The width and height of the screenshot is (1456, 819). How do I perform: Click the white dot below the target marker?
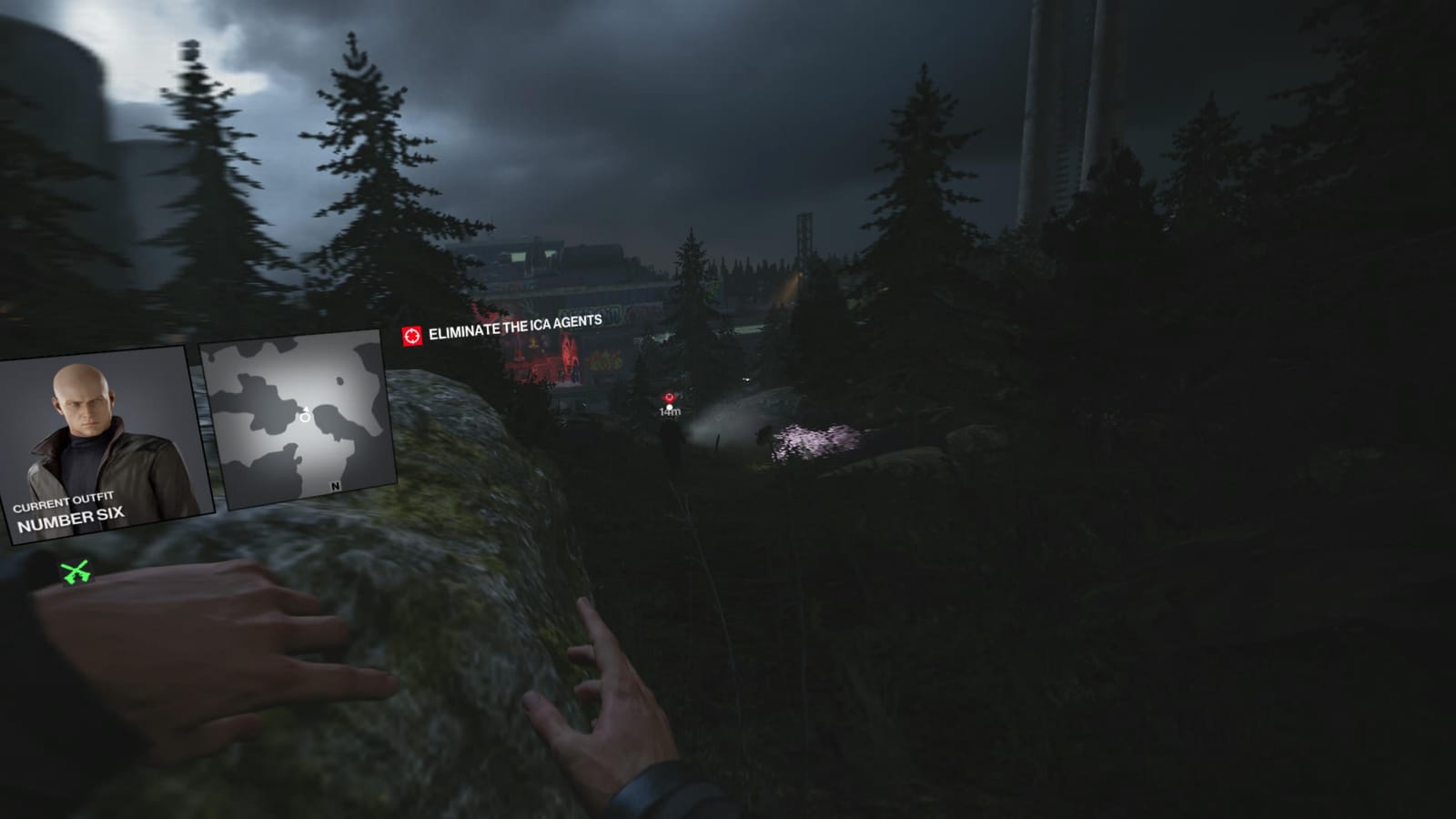pos(670,407)
